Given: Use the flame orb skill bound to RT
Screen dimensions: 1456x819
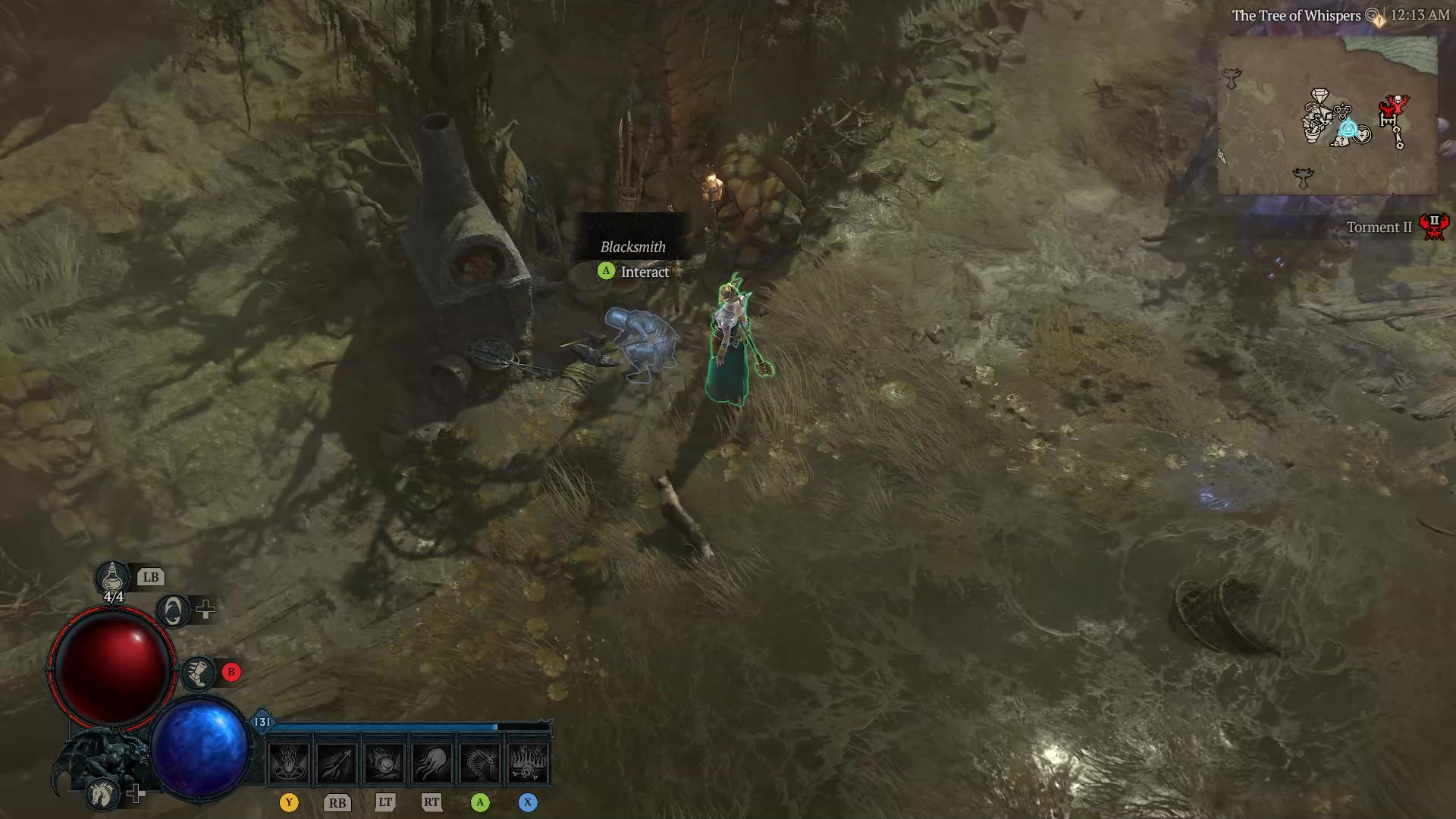Looking at the screenshot, I should tap(432, 764).
